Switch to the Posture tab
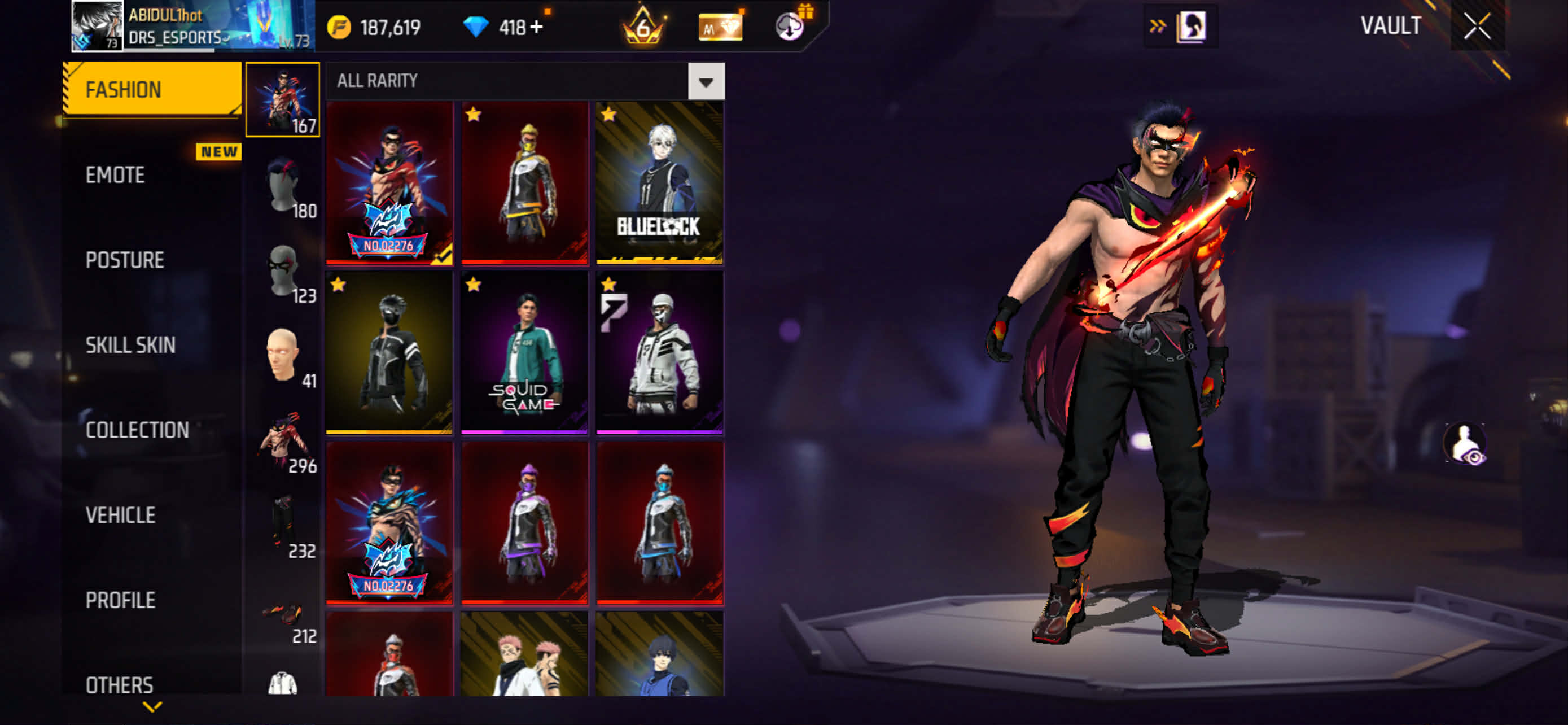The height and width of the screenshot is (725, 1568). [125, 260]
